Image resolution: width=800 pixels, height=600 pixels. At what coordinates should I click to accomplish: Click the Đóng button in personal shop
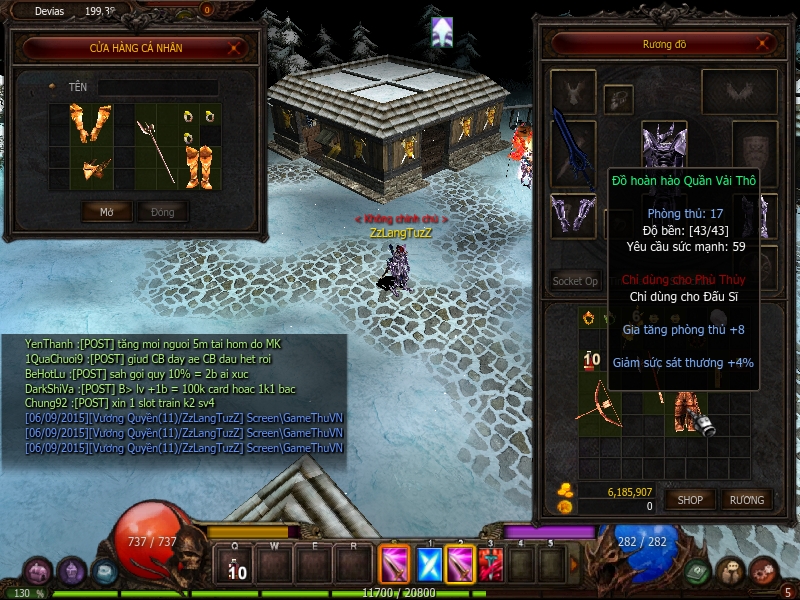pyautogui.click(x=162, y=212)
